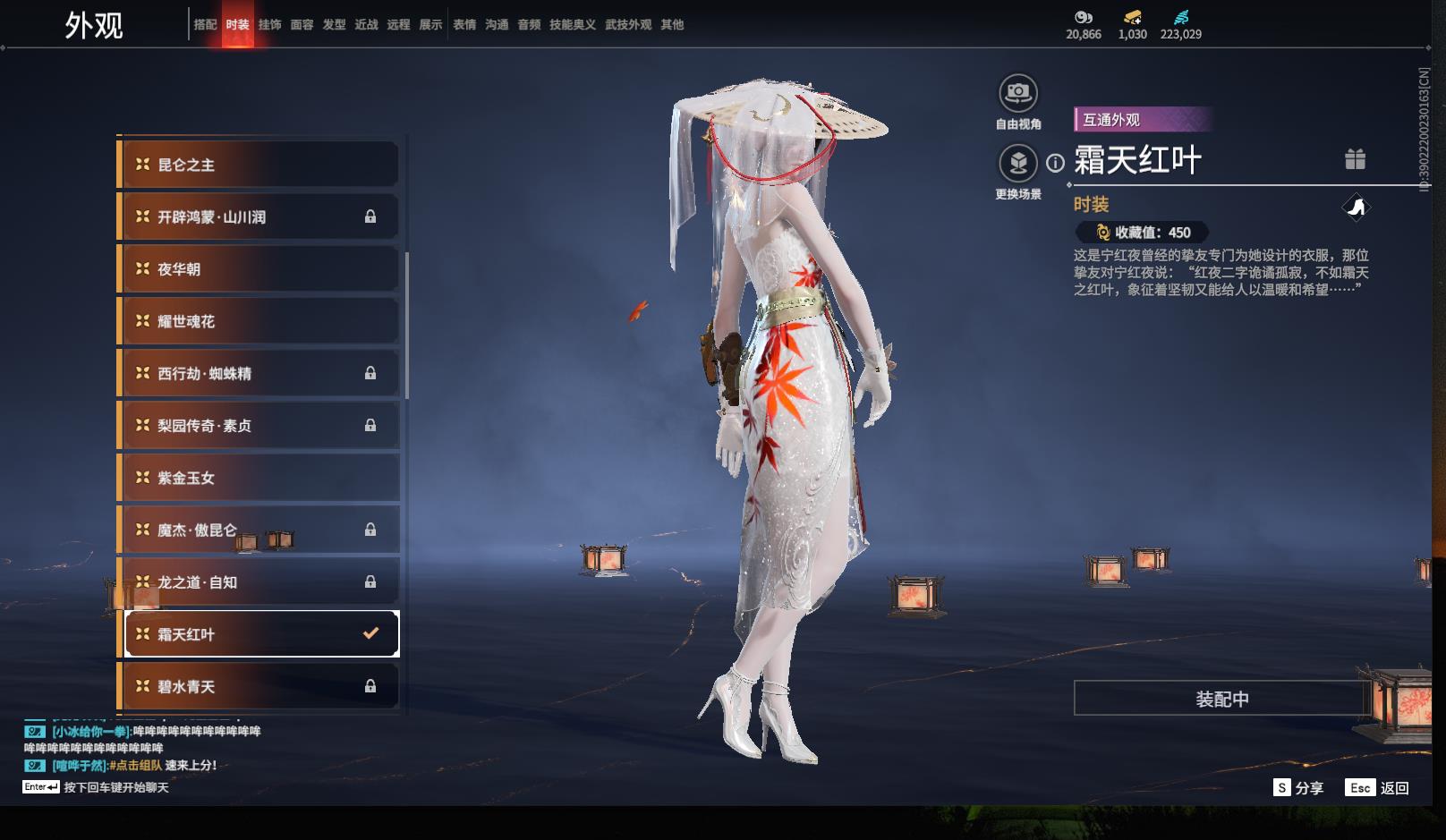1446x840 pixels.
Task: Select the 其他 tab
Action: pos(672,25)
